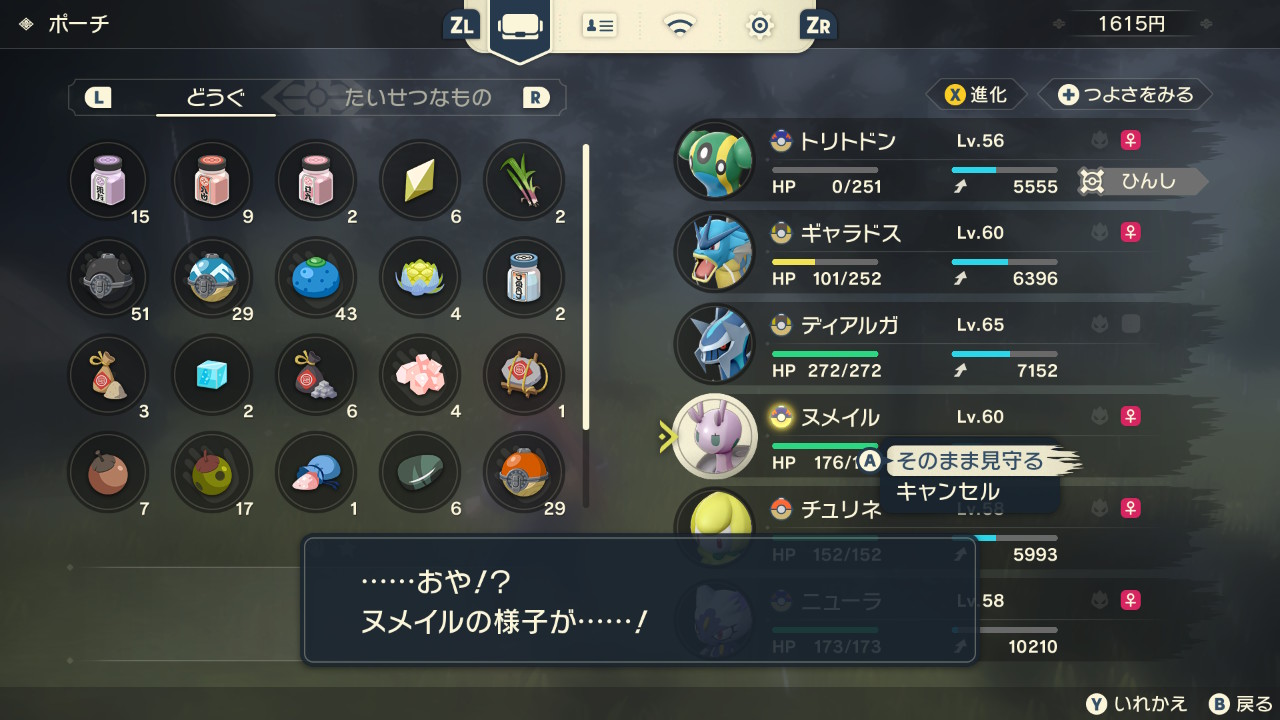Screen dimensions: 1280x720
Task: Open the communications wireless tab
Action: (x=680, y=26)
